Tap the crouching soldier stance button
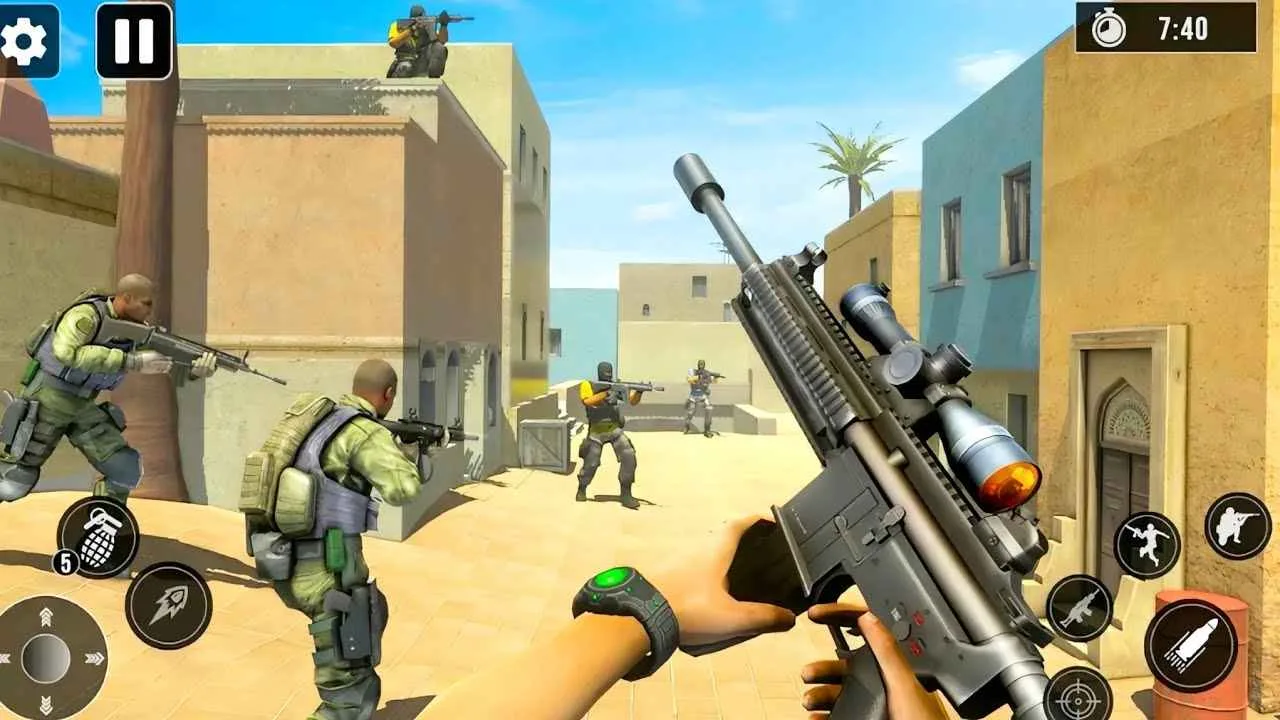 pos(1237,526)
